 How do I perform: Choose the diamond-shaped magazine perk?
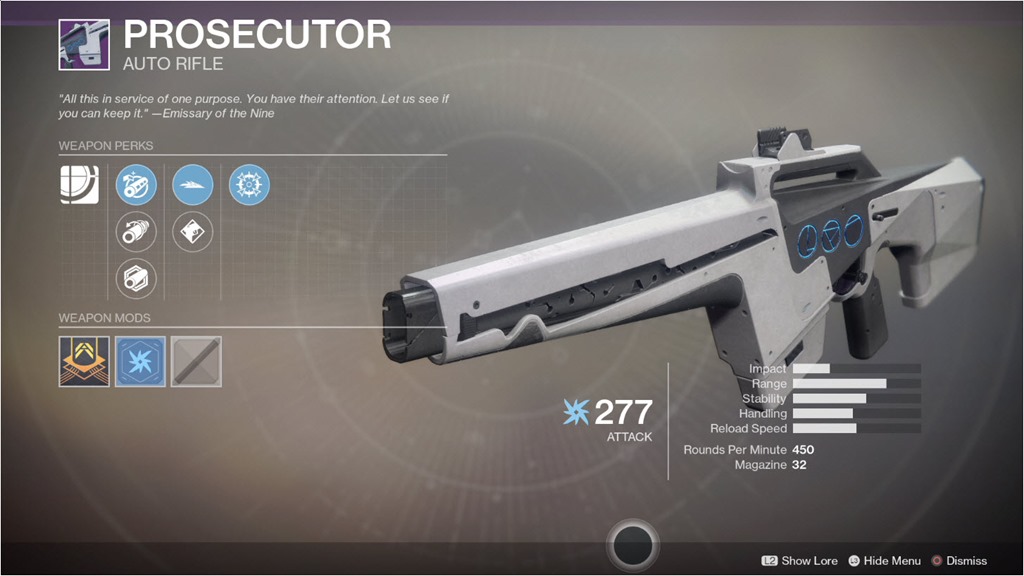point(192,232)
